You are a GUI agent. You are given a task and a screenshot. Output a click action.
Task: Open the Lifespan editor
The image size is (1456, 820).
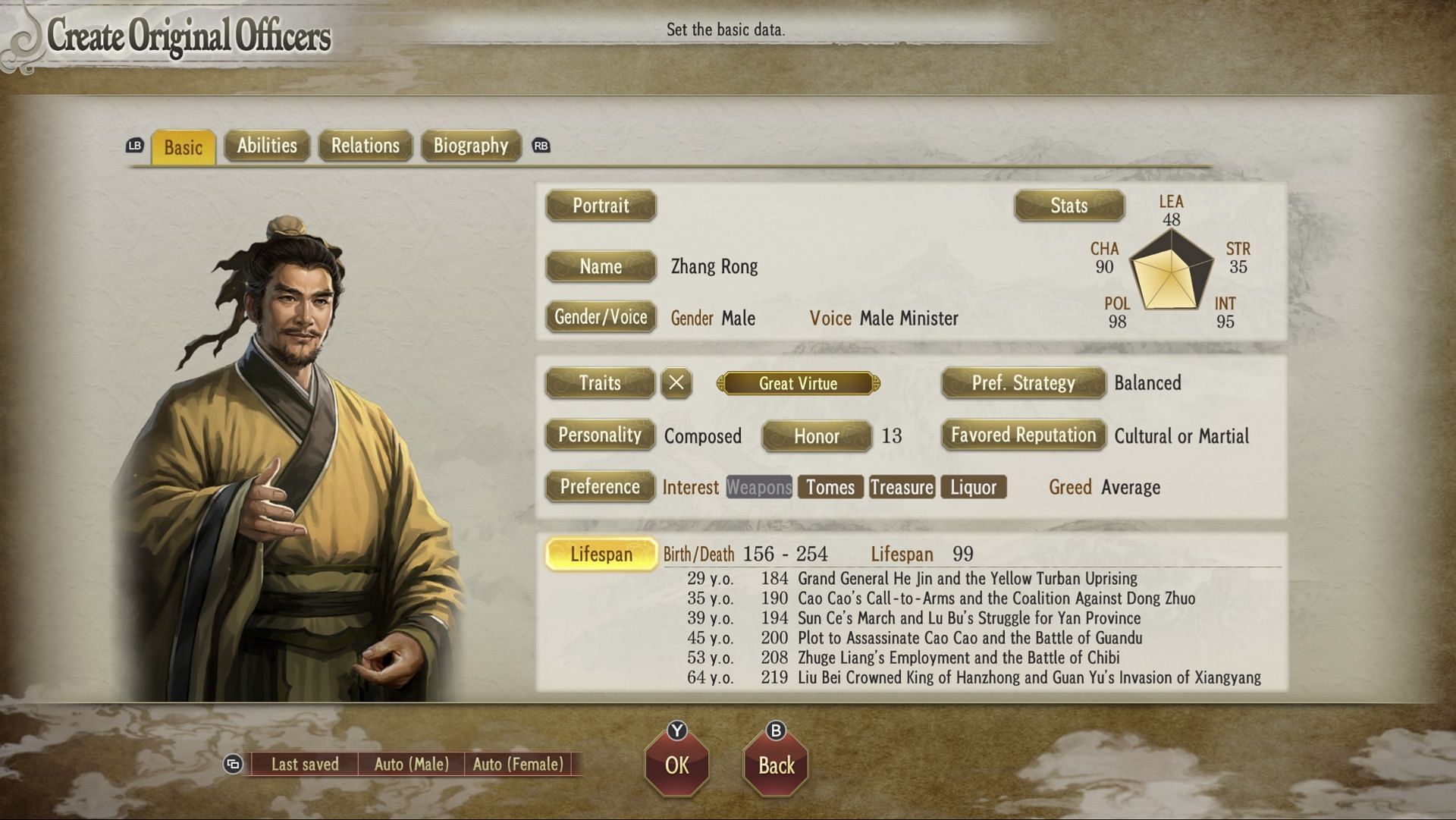tap(601, 555)
